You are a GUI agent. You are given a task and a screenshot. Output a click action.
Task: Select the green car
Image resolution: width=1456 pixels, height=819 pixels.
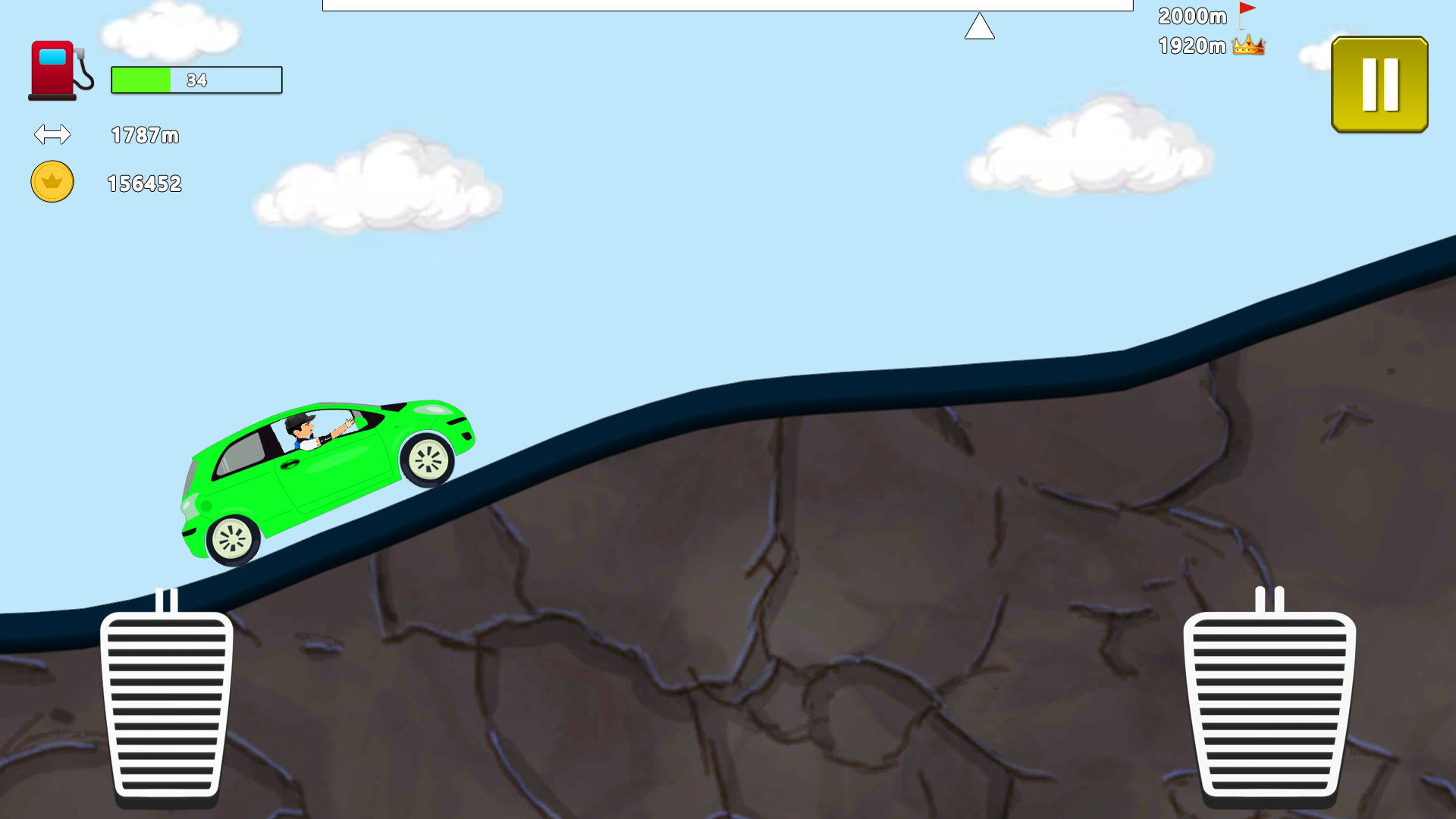[326, 470]
